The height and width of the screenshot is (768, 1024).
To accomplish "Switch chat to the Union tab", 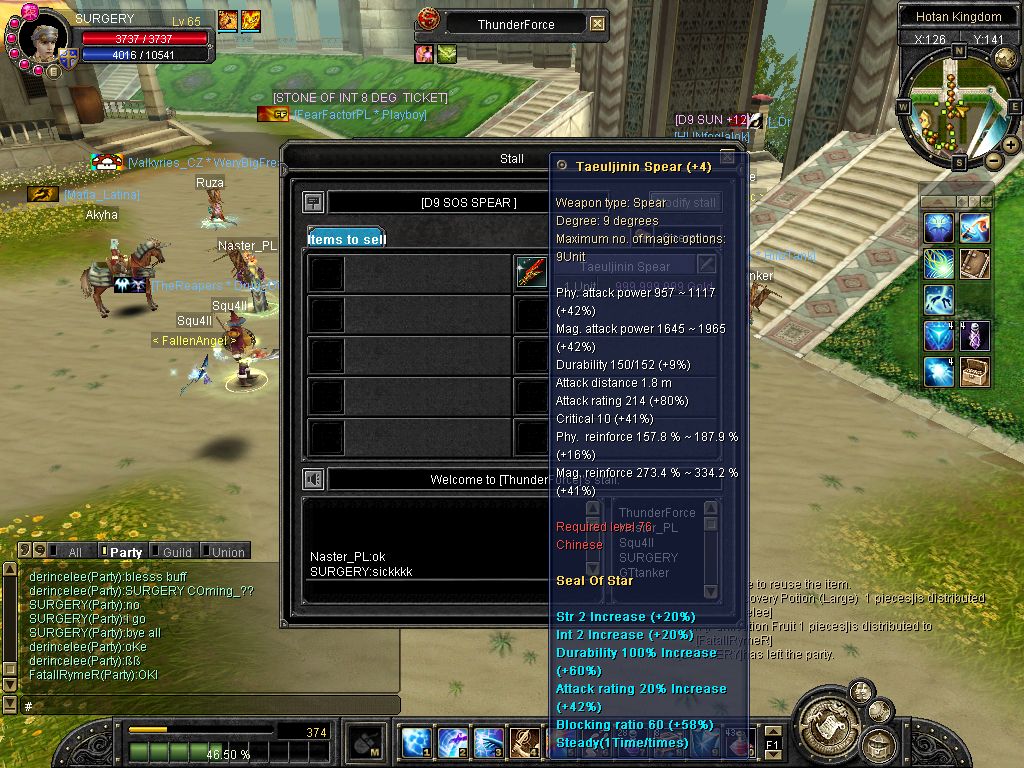I will pos(227,551).
